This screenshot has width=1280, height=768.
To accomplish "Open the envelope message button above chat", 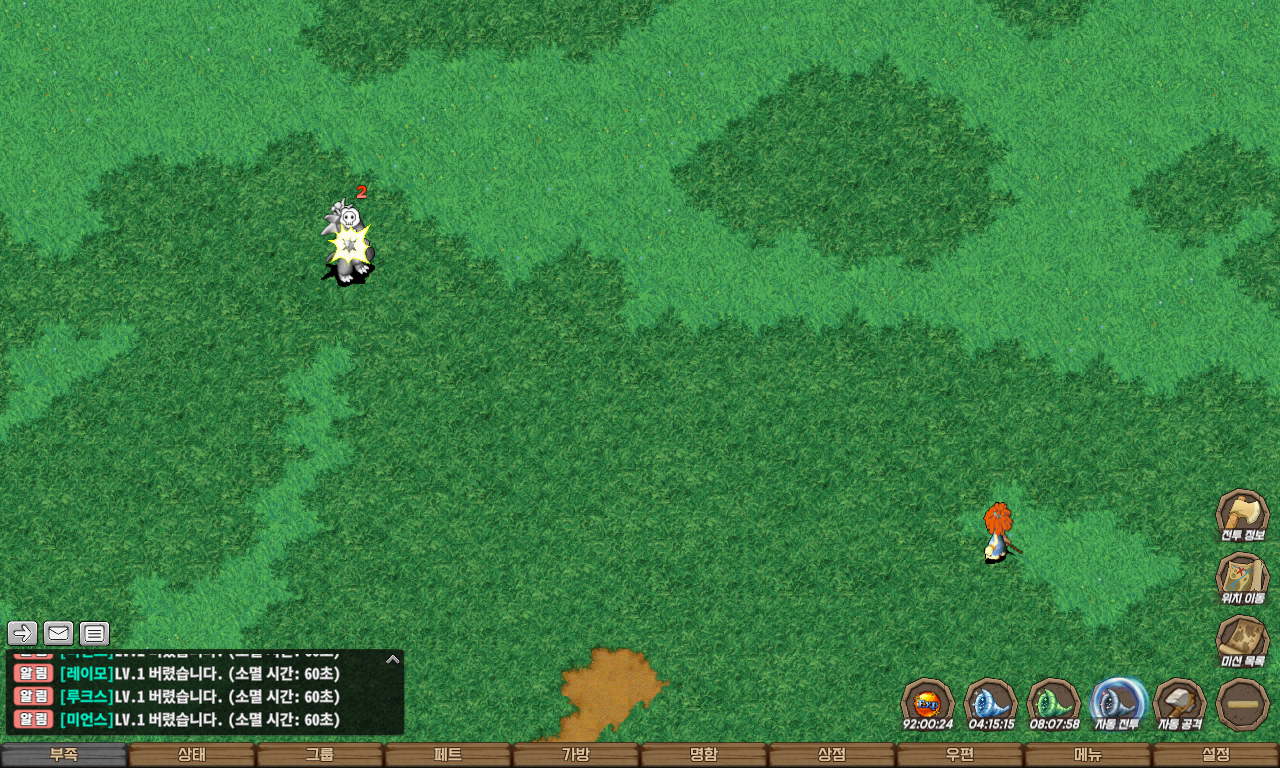I will point(59,633).
